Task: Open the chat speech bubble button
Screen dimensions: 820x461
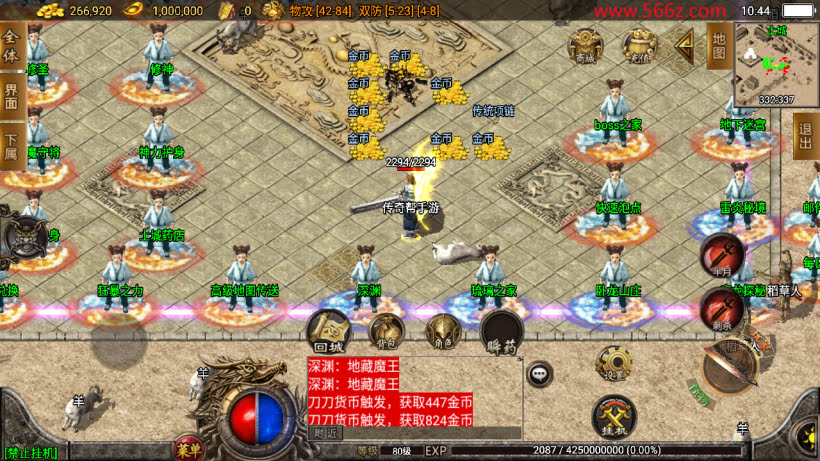Action: pos(540,374)
